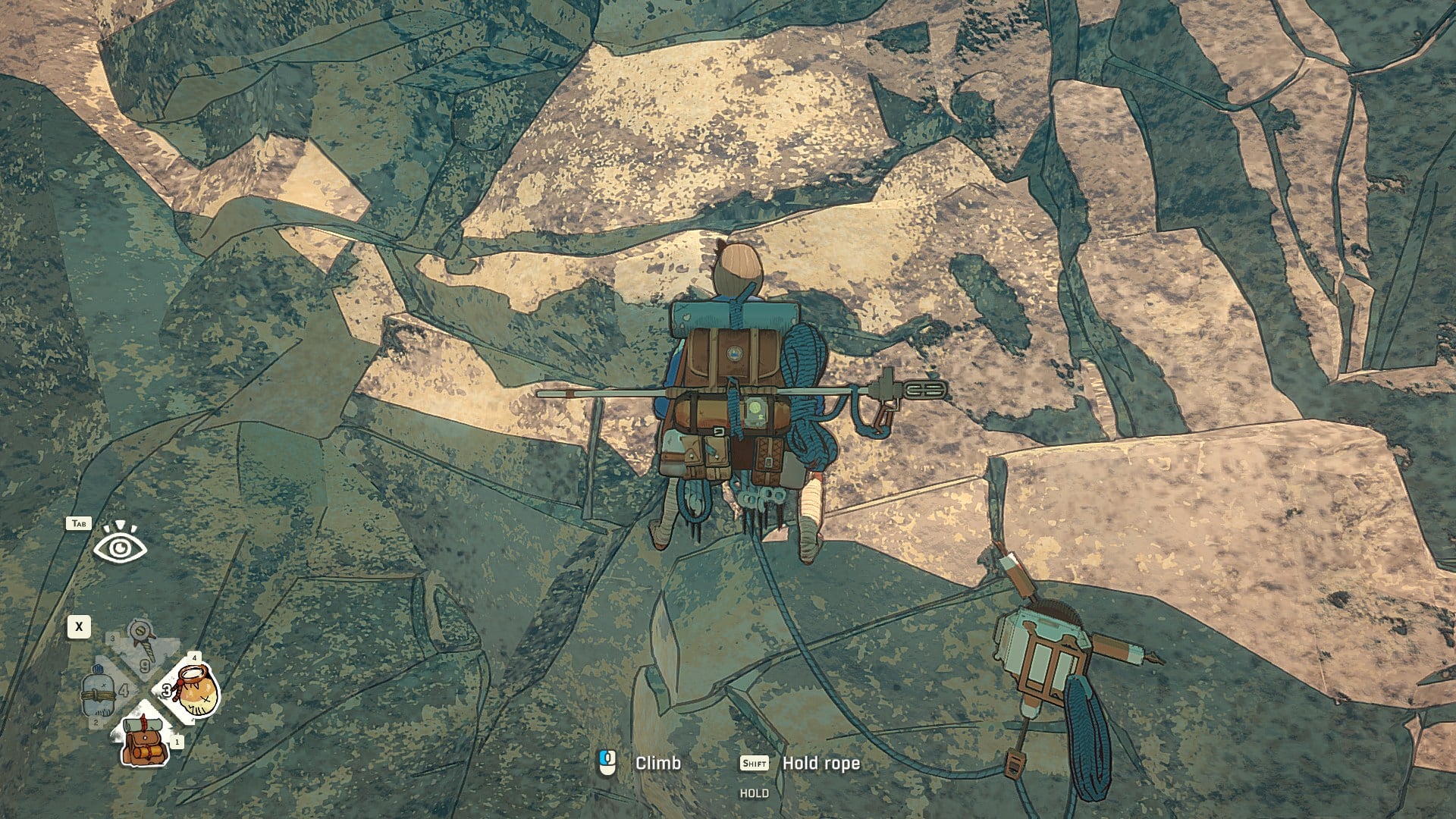Toggle the eye-shaped observation view icon
The height and width of the screenshot is (819, 1456).
pos(120,544)
